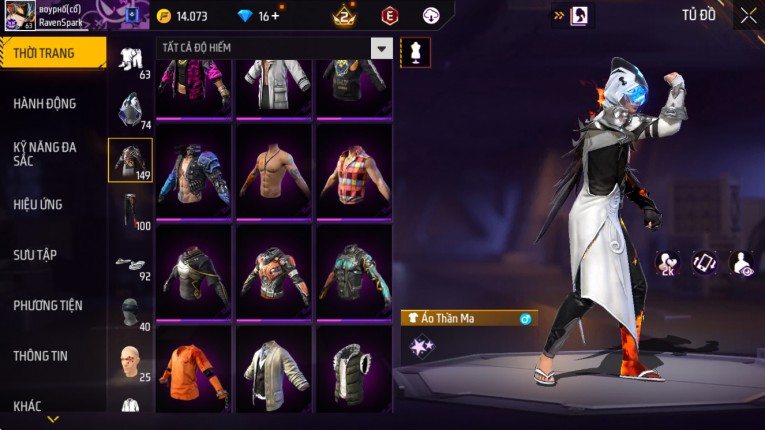Select the Kỹ Năng Đa Sắc tab
The width and height of the screenshot is (765, 430).
[x=45, y=153]
